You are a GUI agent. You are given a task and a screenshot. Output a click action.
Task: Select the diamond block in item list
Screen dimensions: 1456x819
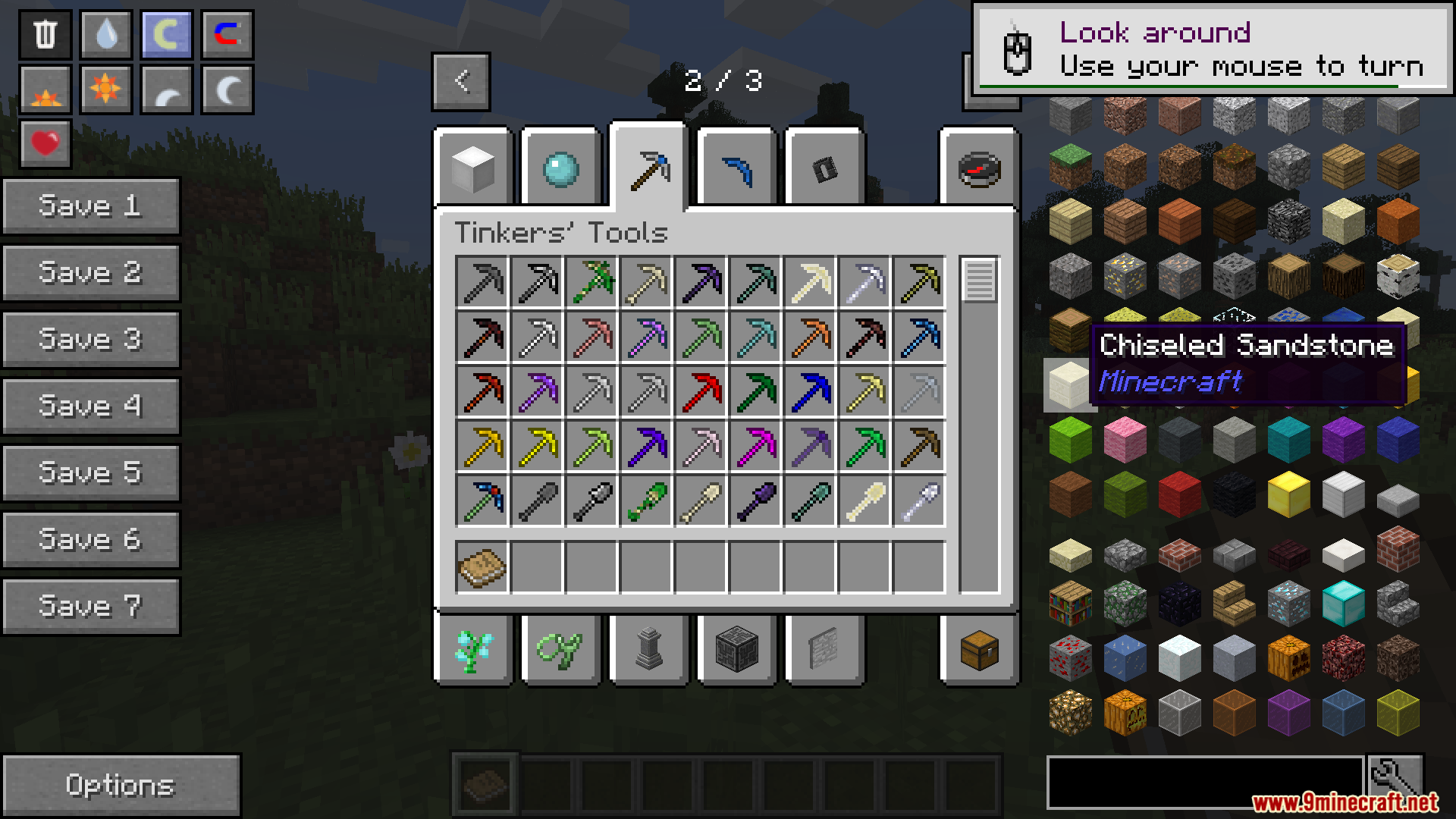(x=1343, y=604)
